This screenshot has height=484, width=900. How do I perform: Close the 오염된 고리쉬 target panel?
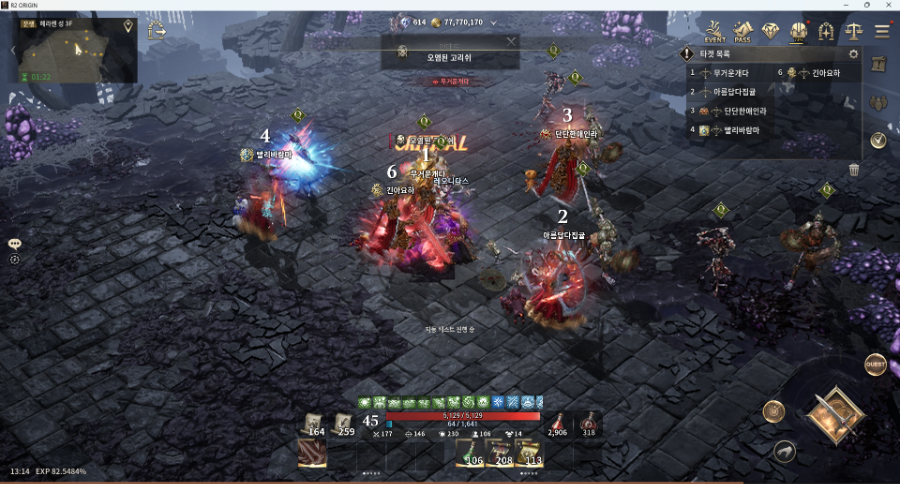[x=511, y=41]
